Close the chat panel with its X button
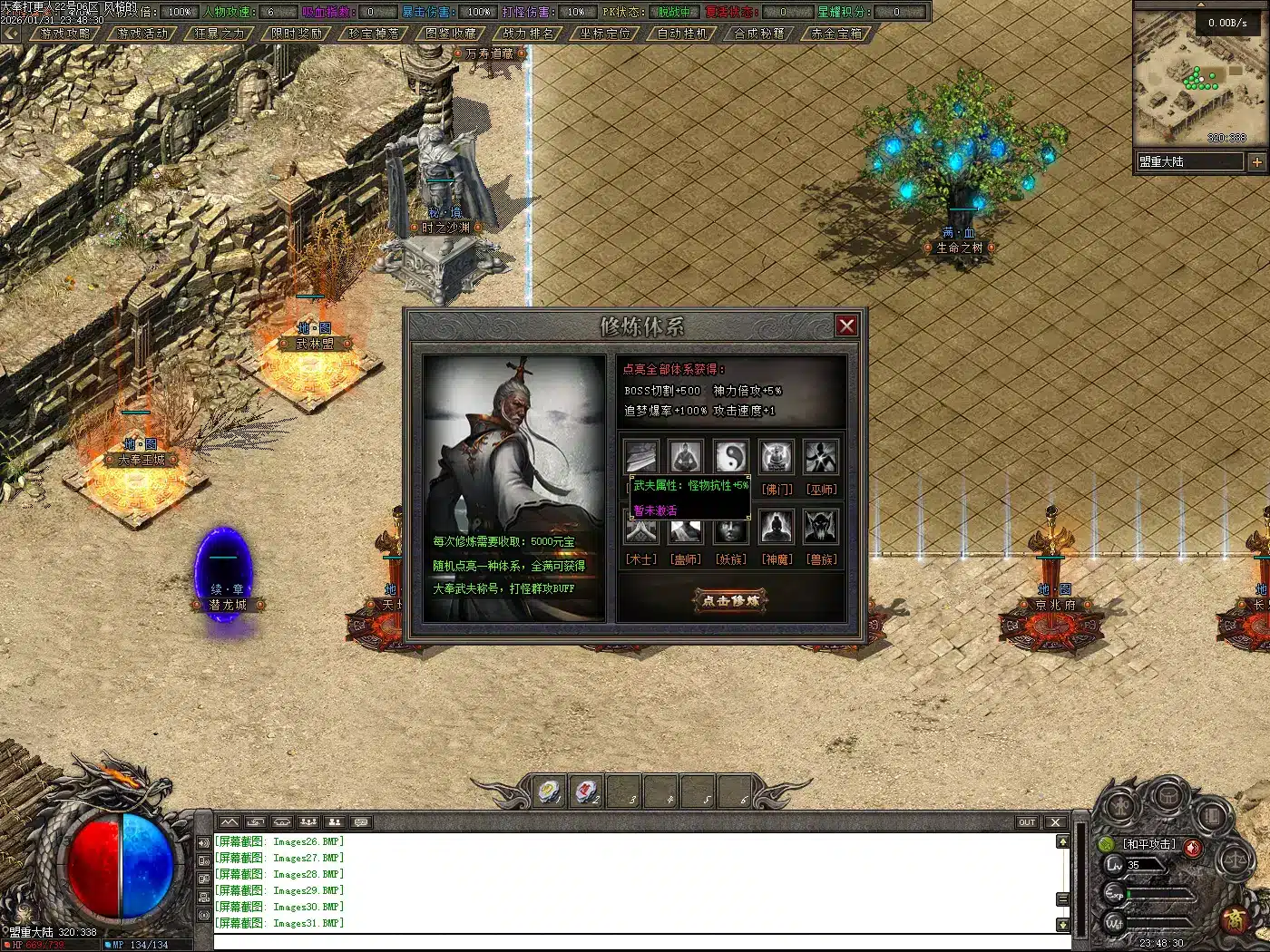Viewport: 1270px width, 952px height. [x=1054, y=822]
